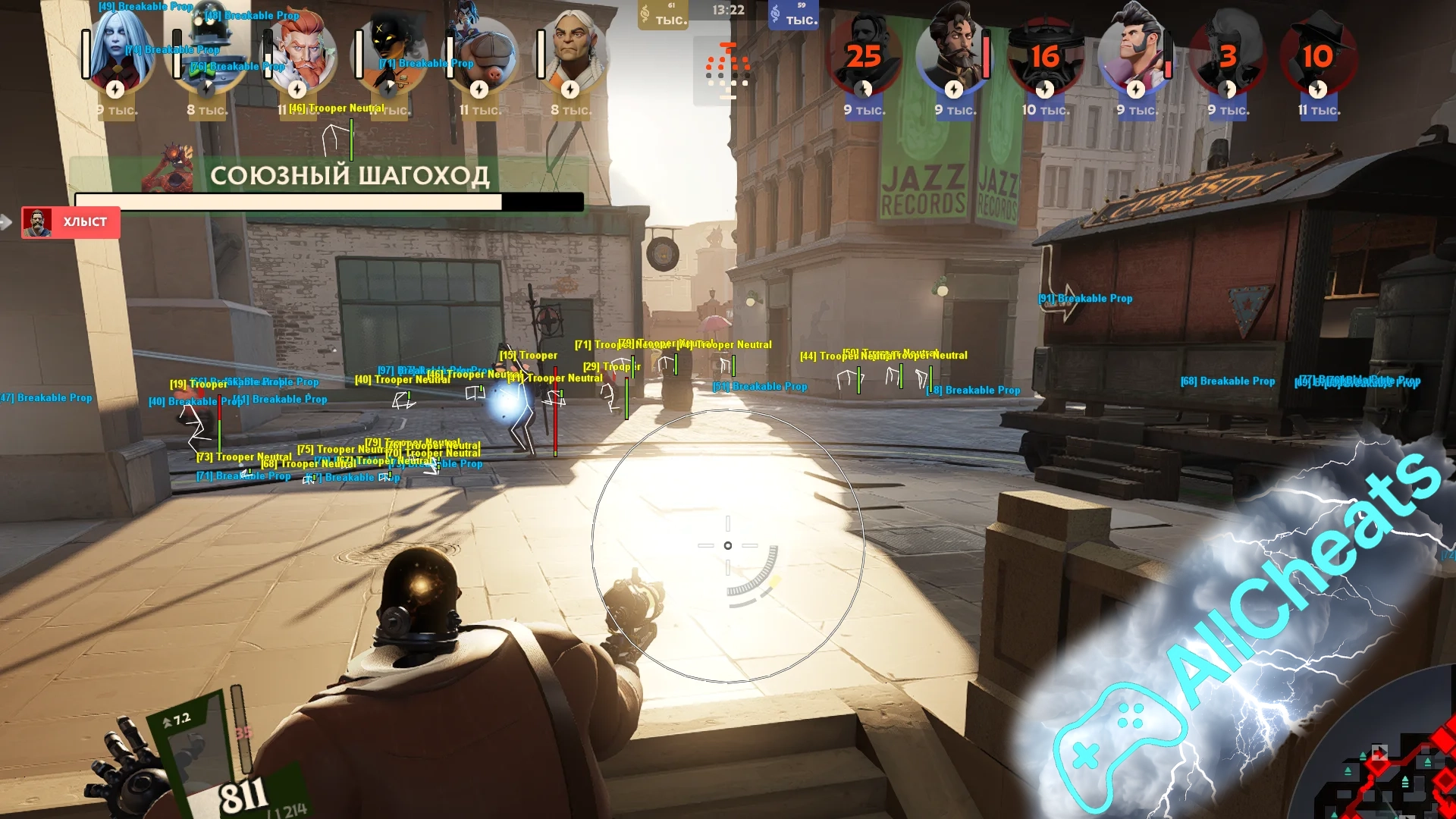
Task: Choose the red-bearded teammate portrait
Action: click(300, 53)
